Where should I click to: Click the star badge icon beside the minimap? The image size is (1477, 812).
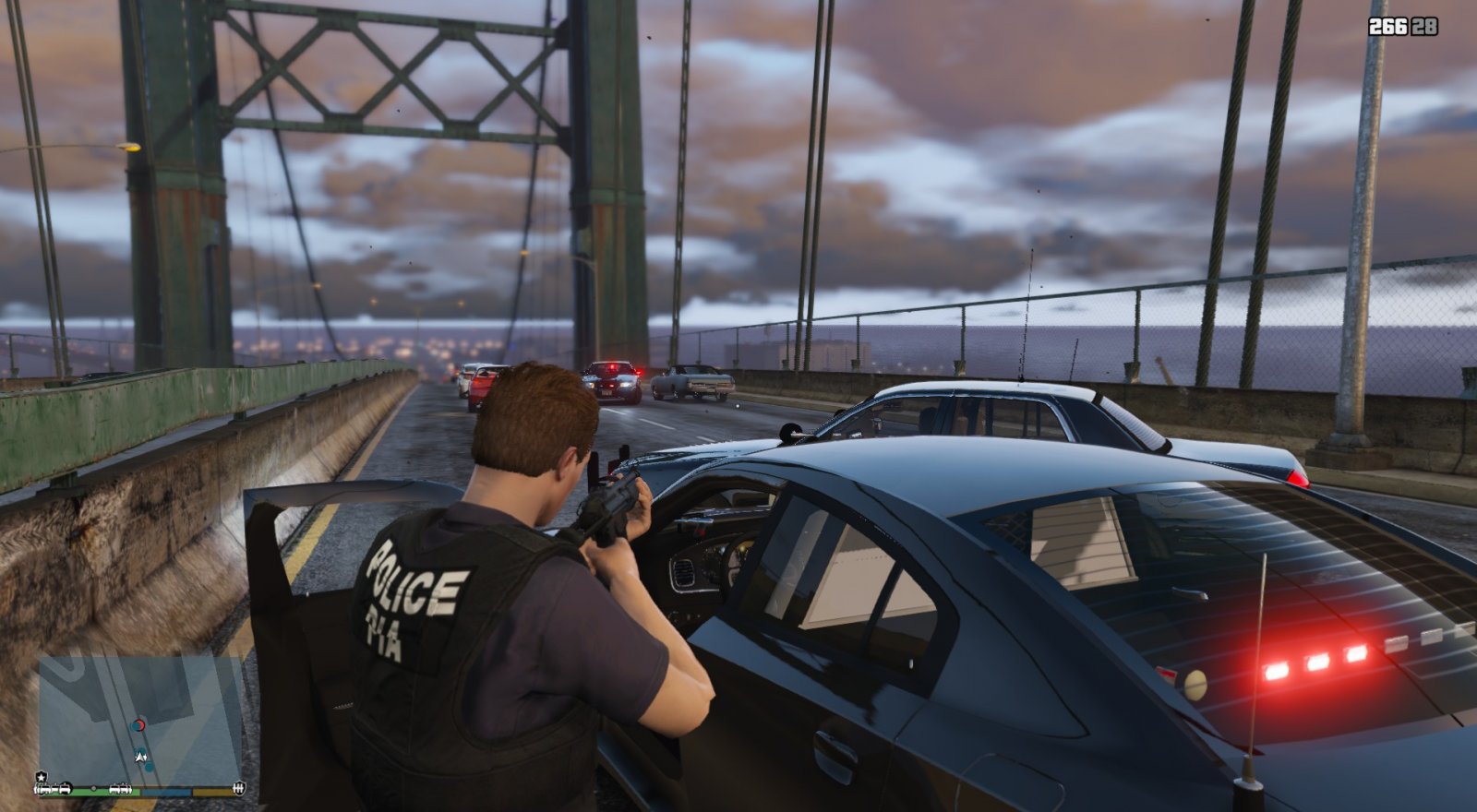[42, 778]
